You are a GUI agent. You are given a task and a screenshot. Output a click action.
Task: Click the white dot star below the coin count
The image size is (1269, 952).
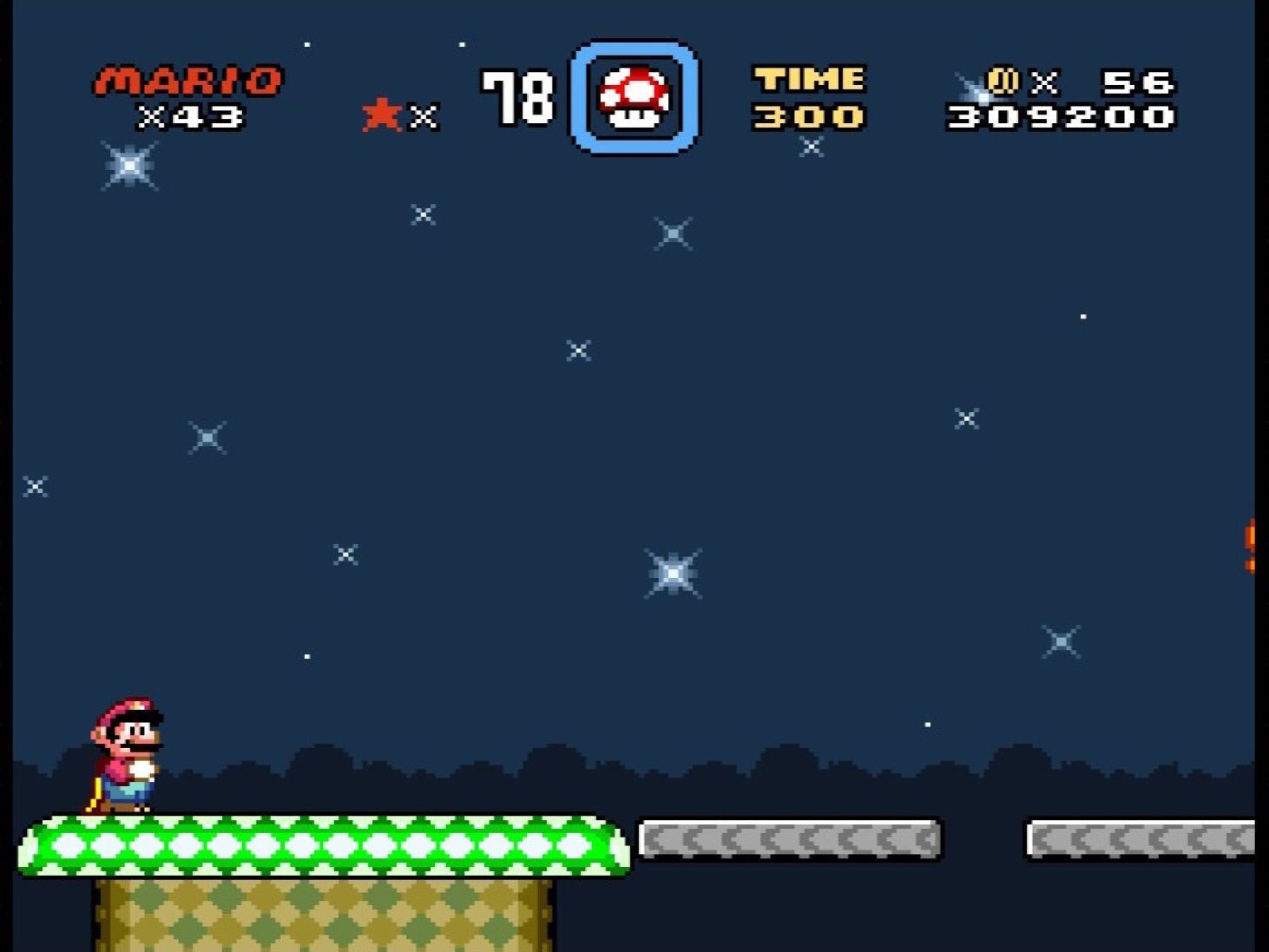pos(1082,317)
